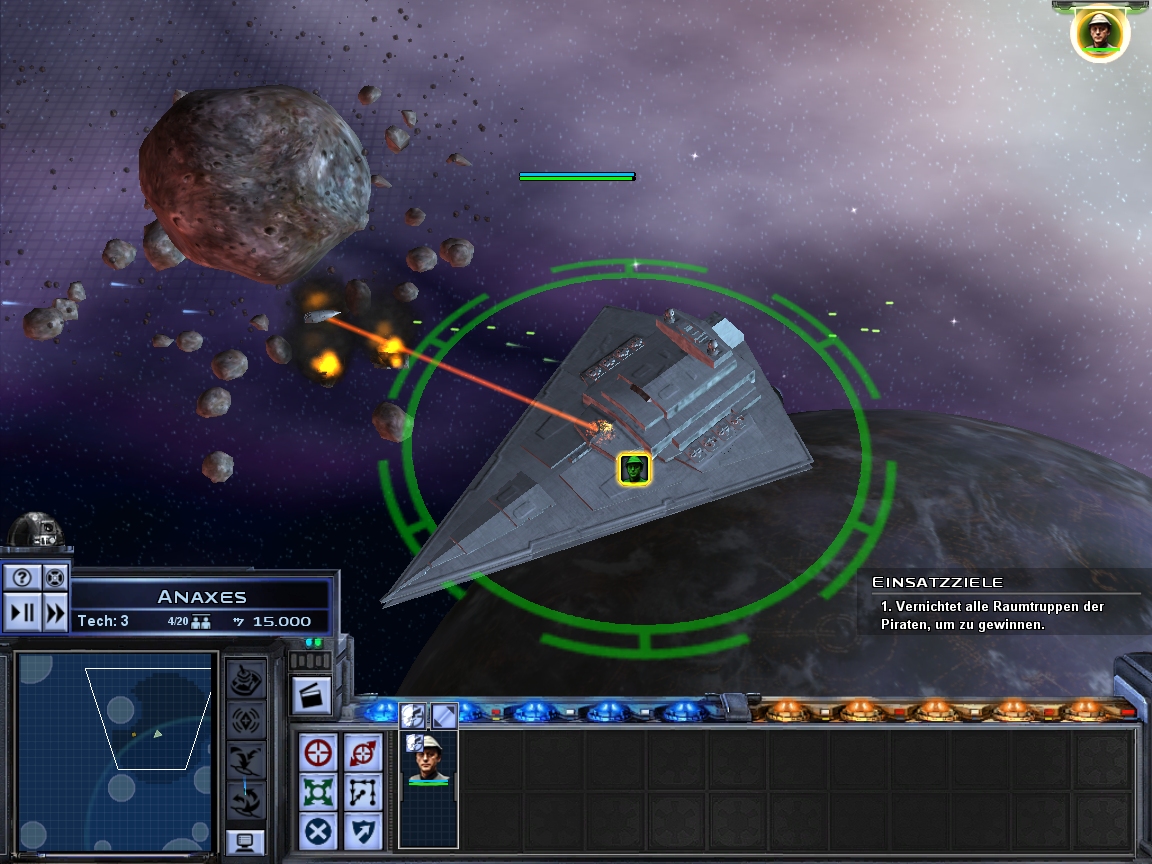Click the computer terminal button under the minimap

(x=245, y=842)
